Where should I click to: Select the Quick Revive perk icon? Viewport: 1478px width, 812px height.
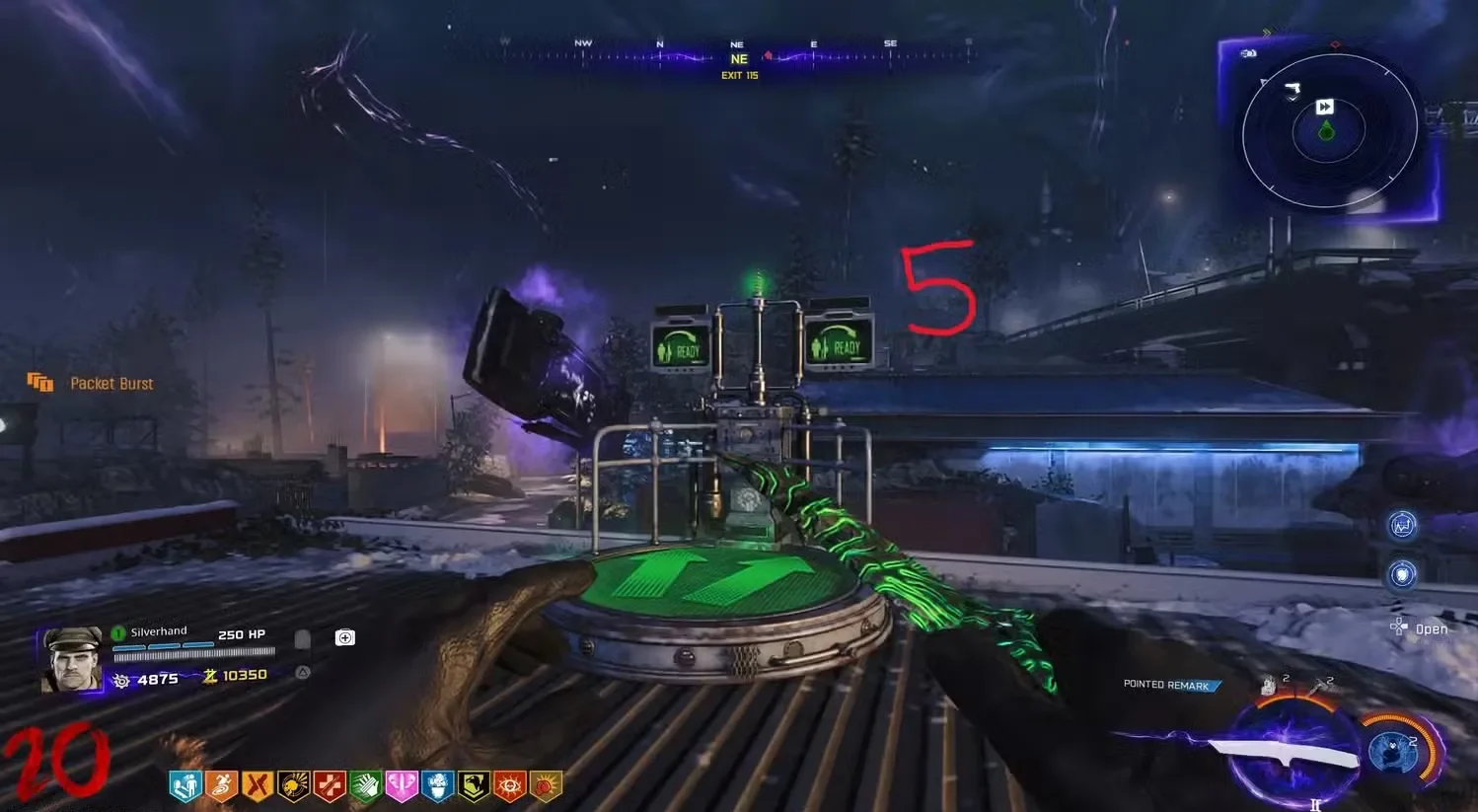tap(185, 784)
